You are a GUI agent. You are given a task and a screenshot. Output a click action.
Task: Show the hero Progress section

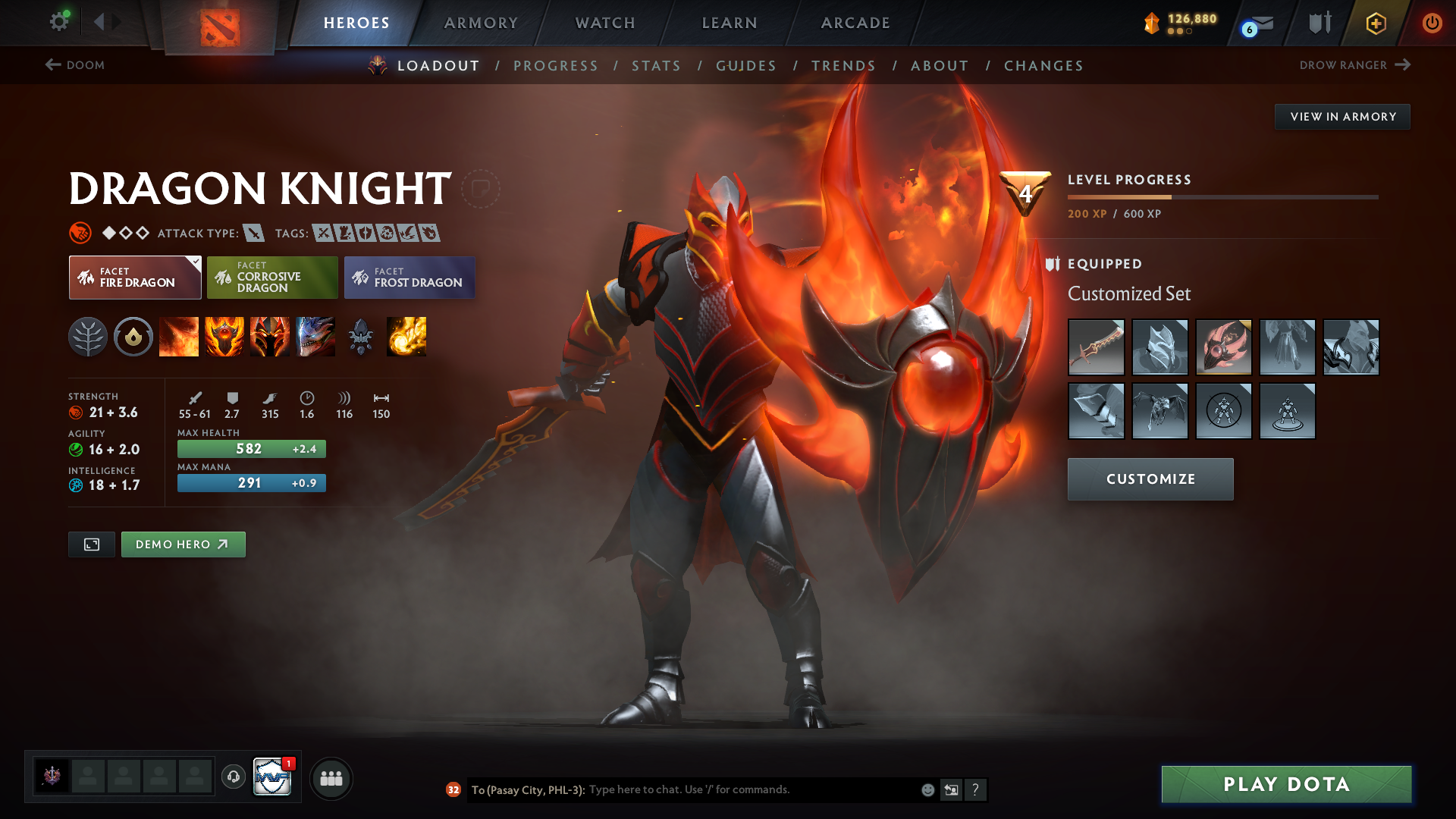coord(555,66)
